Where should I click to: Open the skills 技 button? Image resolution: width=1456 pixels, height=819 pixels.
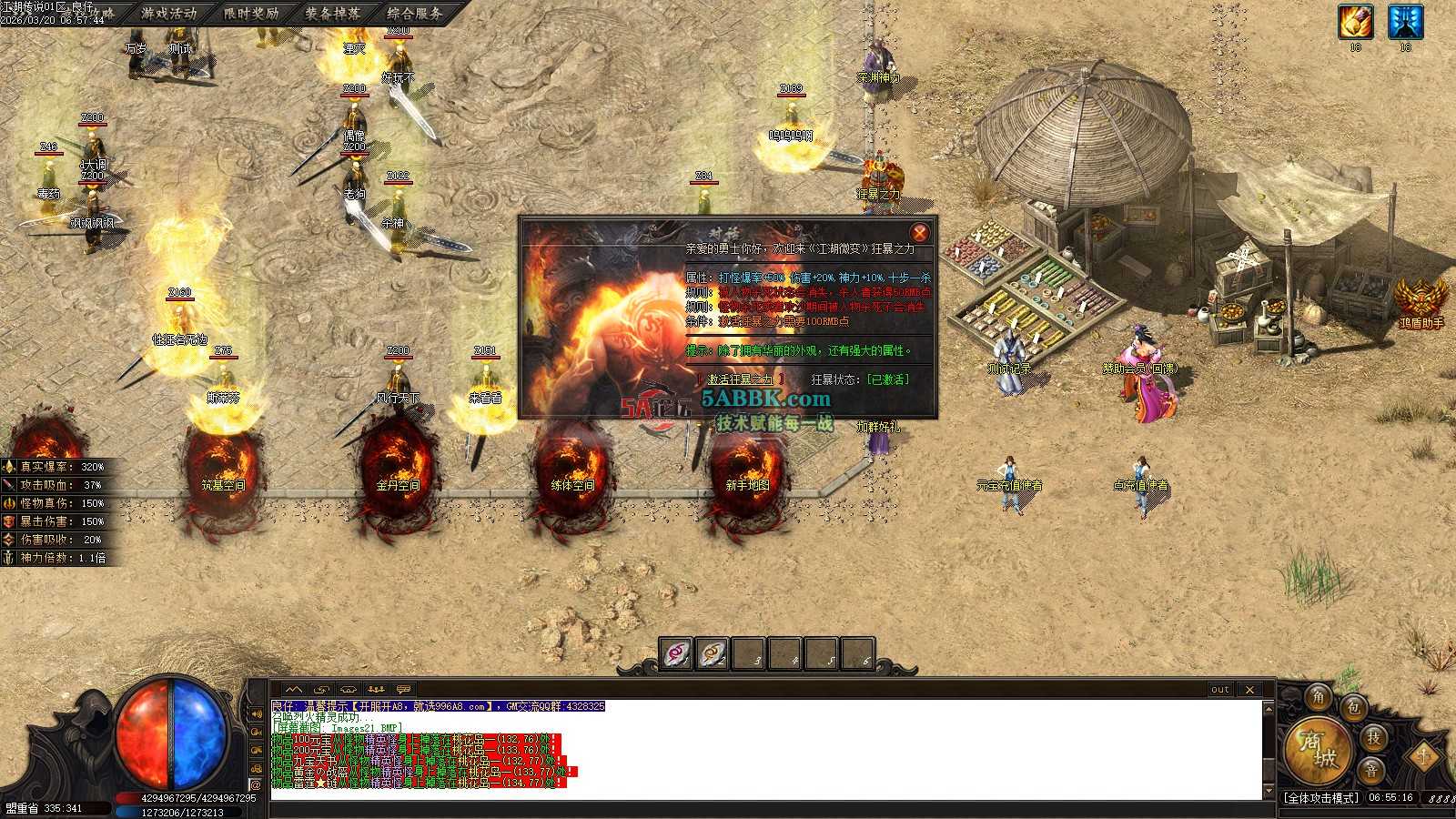pyautogui.click(x=1373, y=737)
